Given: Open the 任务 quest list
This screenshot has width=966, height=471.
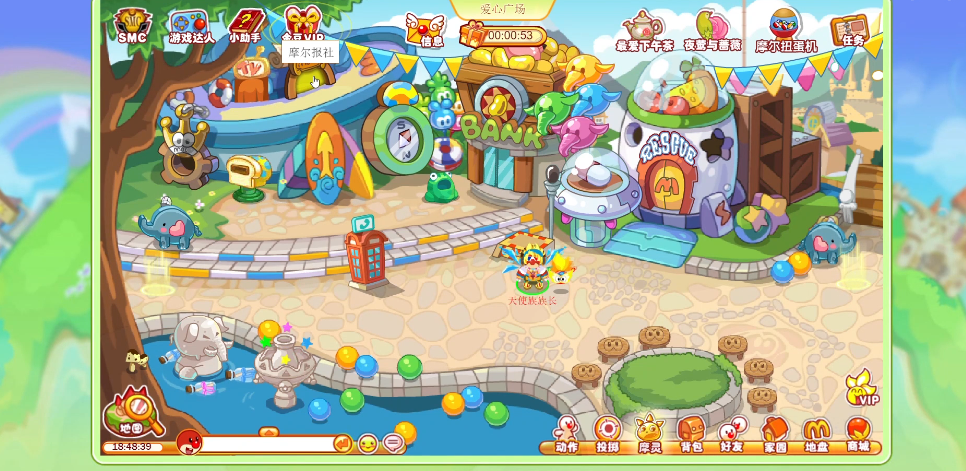Looking at the screenshot, I should click(851, 29).
